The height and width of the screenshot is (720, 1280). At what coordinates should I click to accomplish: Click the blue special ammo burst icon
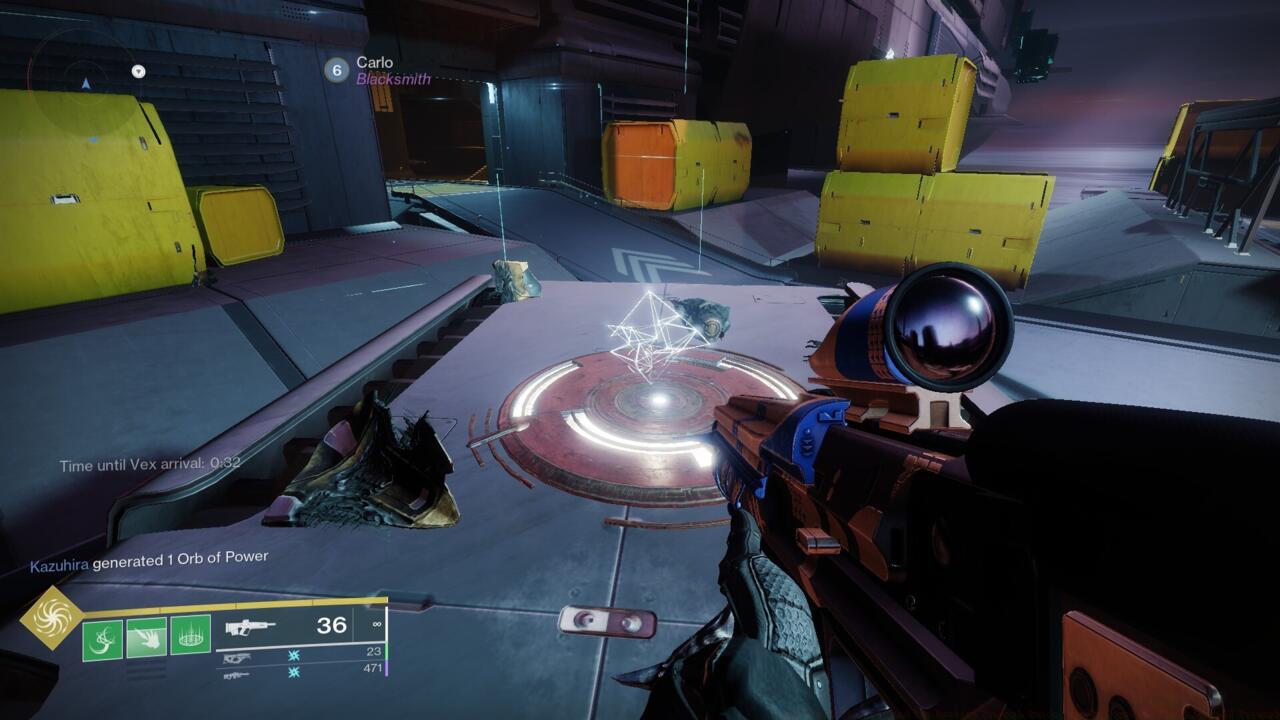(294, 657)
